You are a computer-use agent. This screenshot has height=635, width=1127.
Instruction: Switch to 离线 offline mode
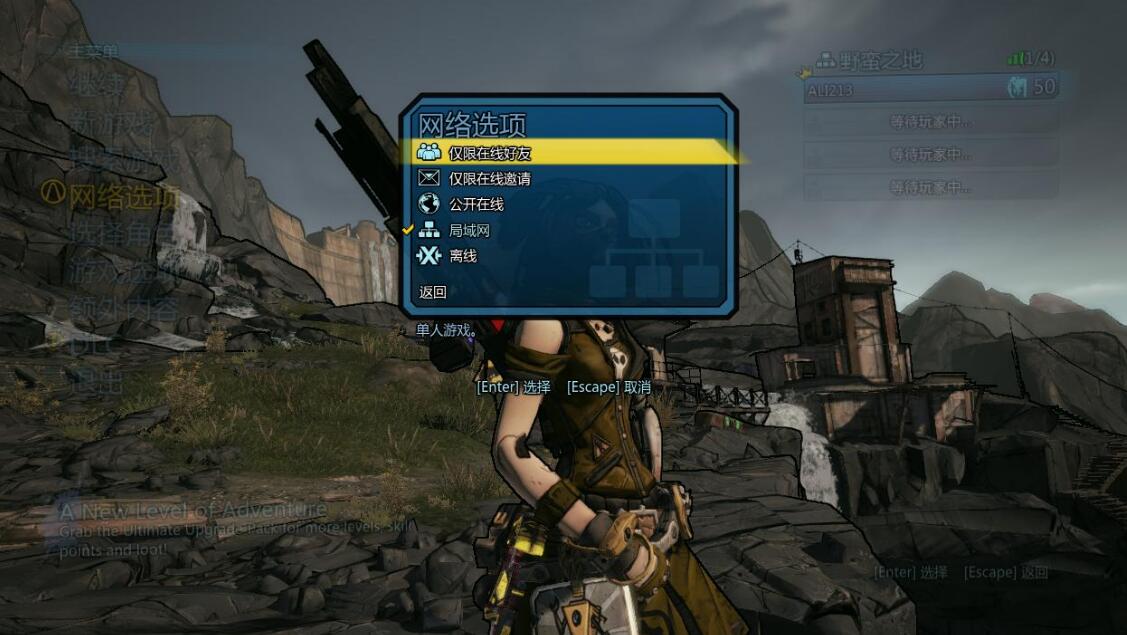point(462,256)
